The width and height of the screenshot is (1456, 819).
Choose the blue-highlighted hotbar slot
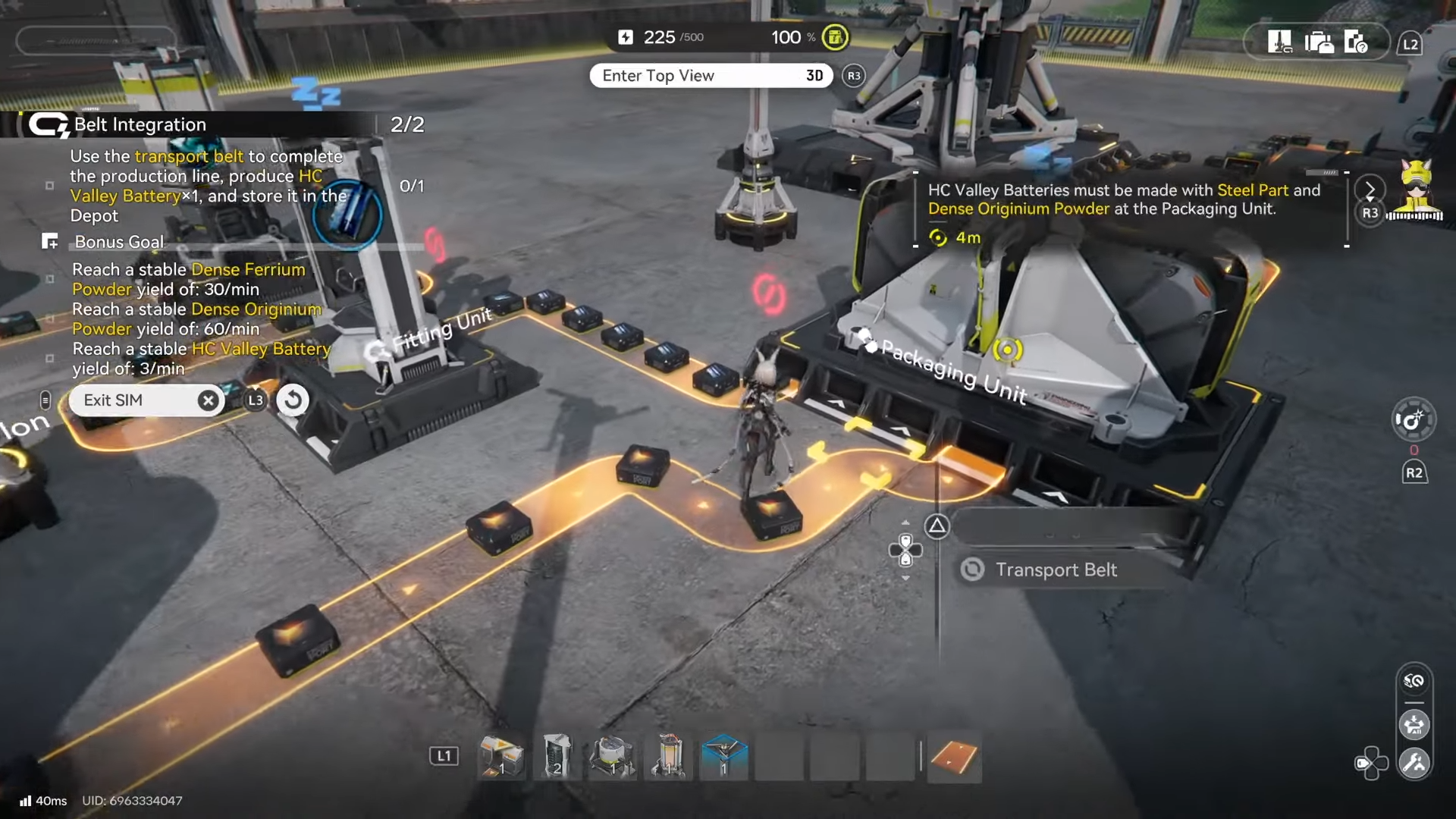pyautogui.click(x=723, y=757)
